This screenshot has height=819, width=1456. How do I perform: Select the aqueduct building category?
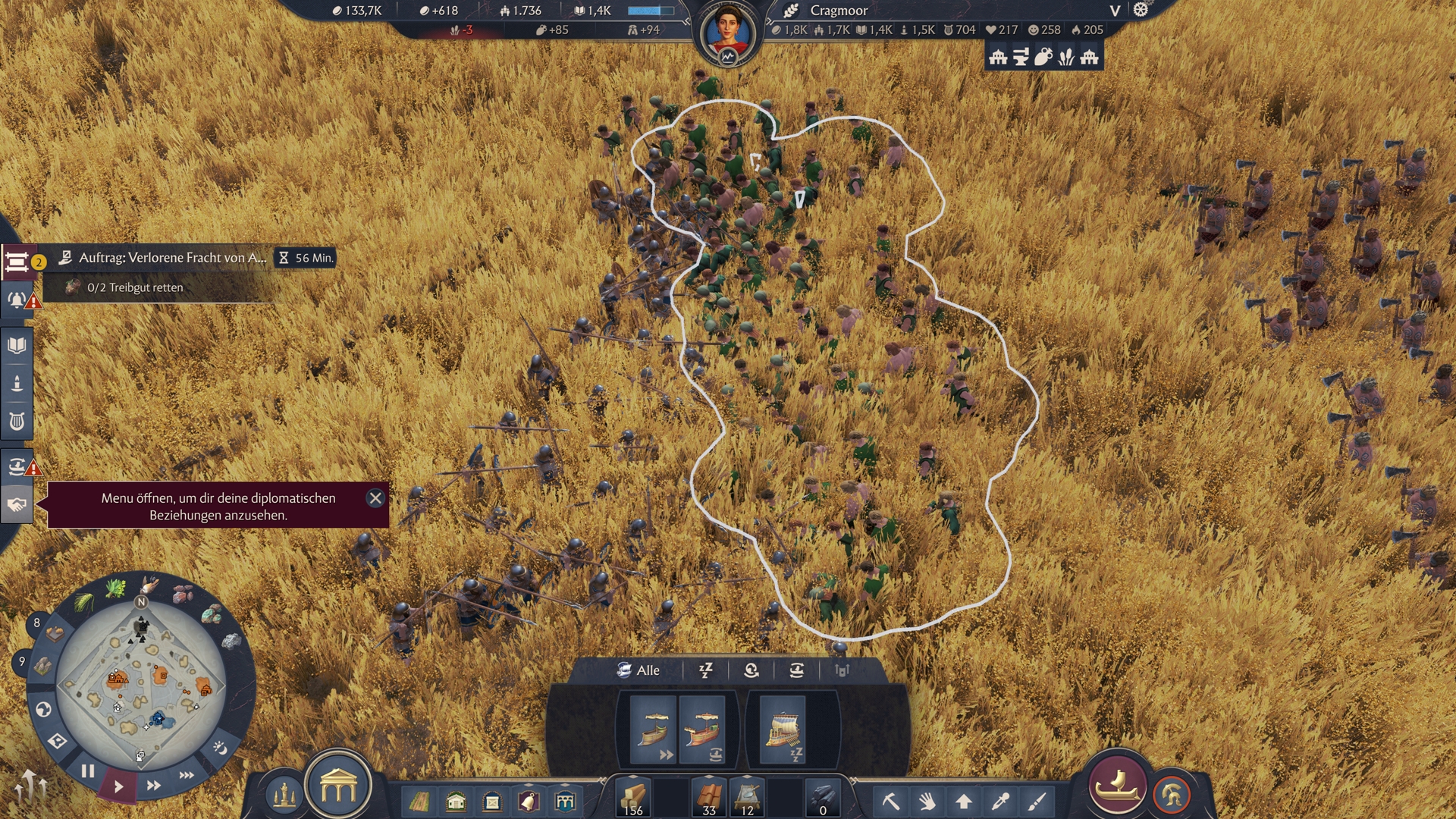pos(565,802)
